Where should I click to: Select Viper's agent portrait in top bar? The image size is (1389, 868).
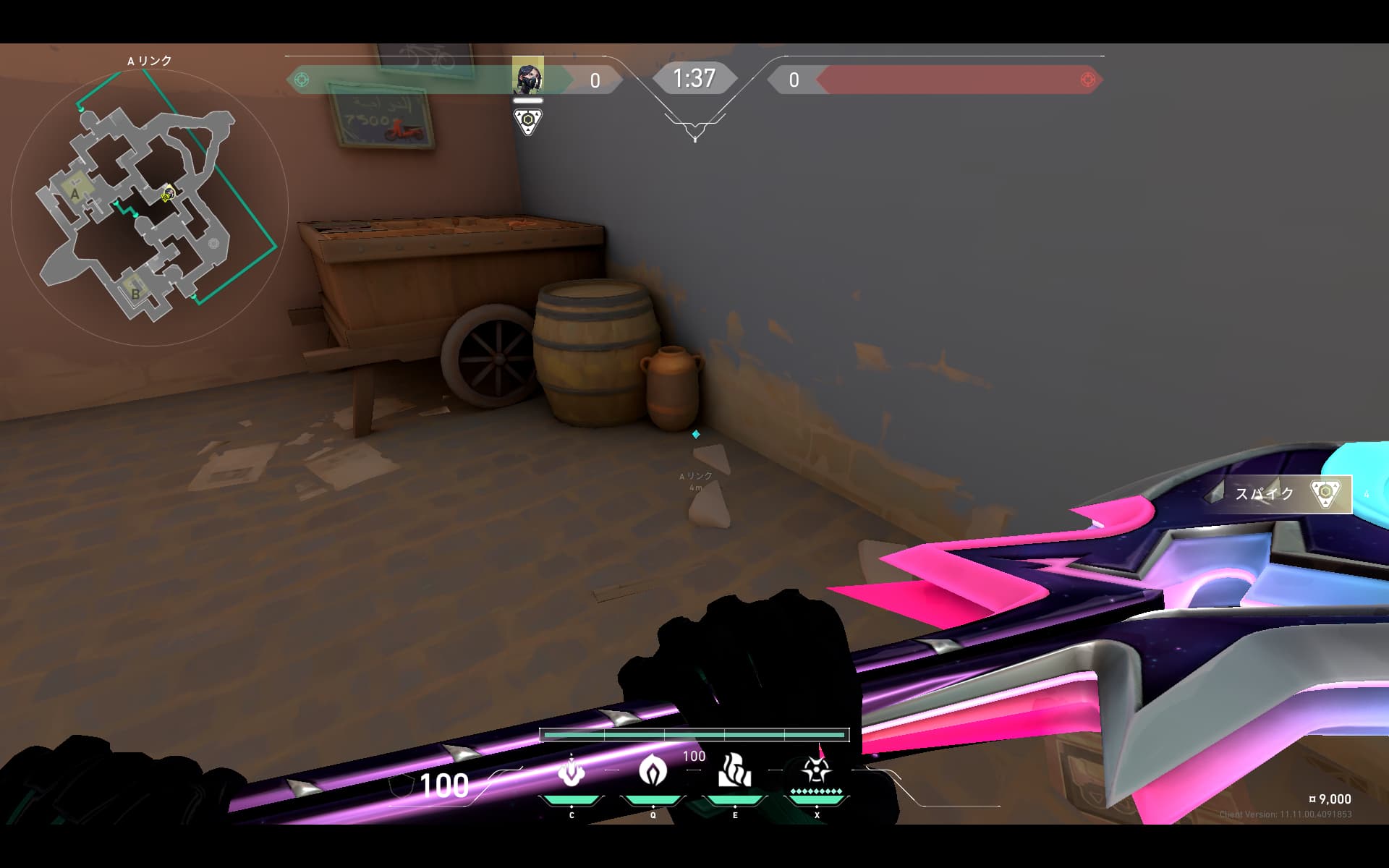click(x=527, y=77)
